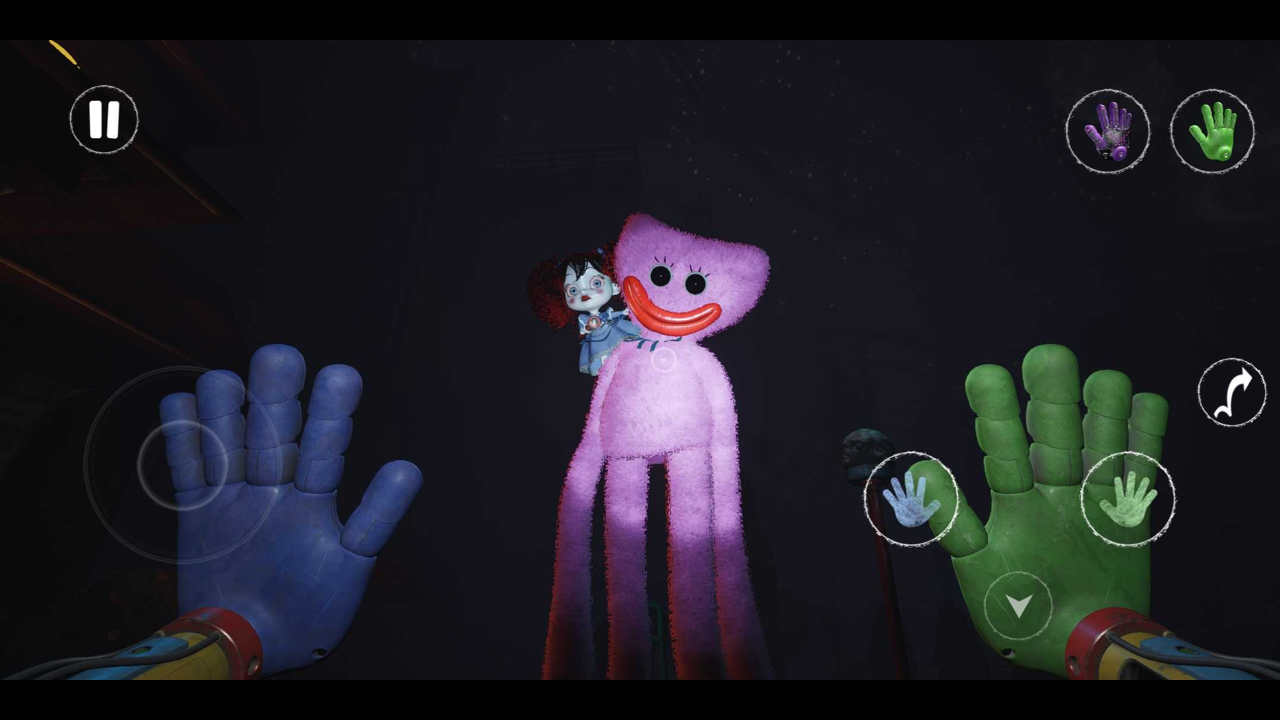Shoot the right green hand forward
1280x720 pixels.
(x=1128, y=500)
